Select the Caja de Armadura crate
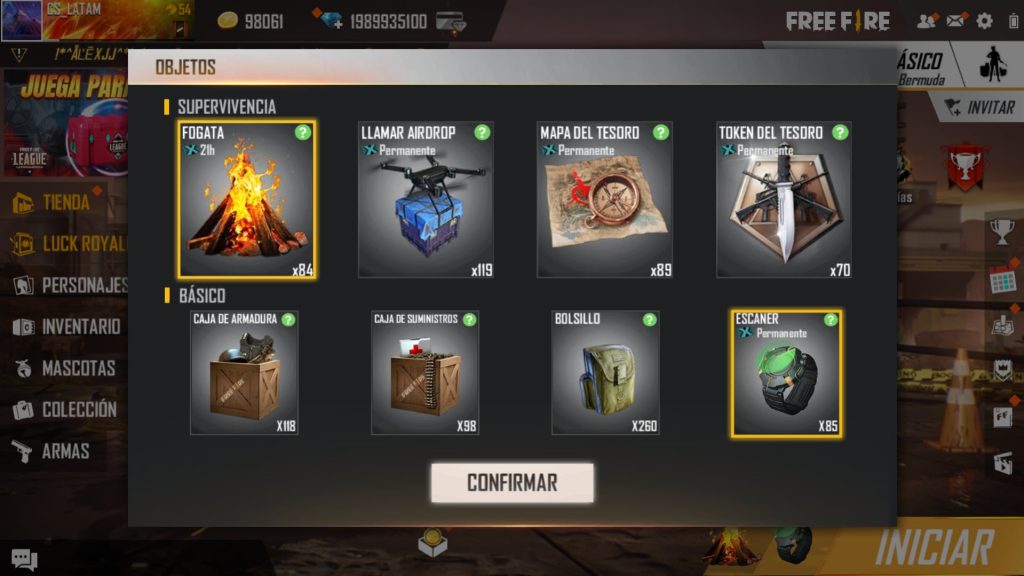Viewport: 1024px width, 576px height. (x=244, y=372)
